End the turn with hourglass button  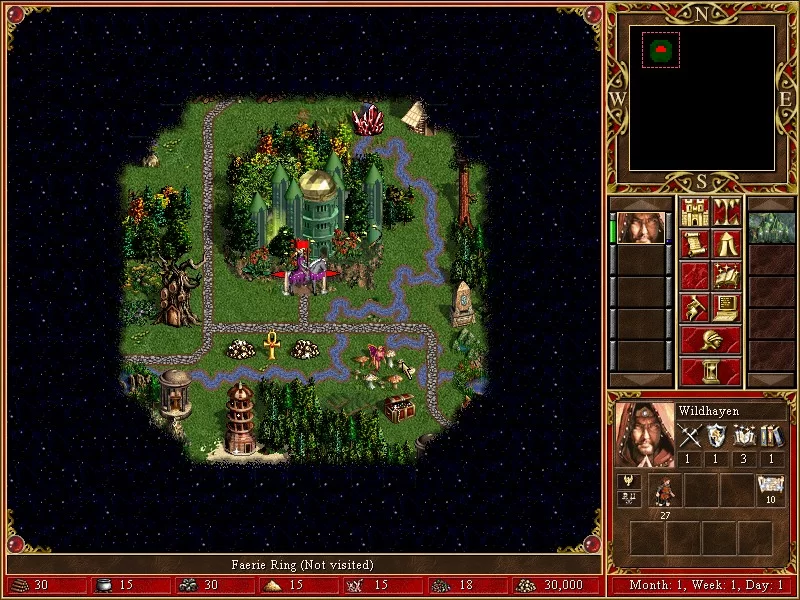(x=710, y=372)
